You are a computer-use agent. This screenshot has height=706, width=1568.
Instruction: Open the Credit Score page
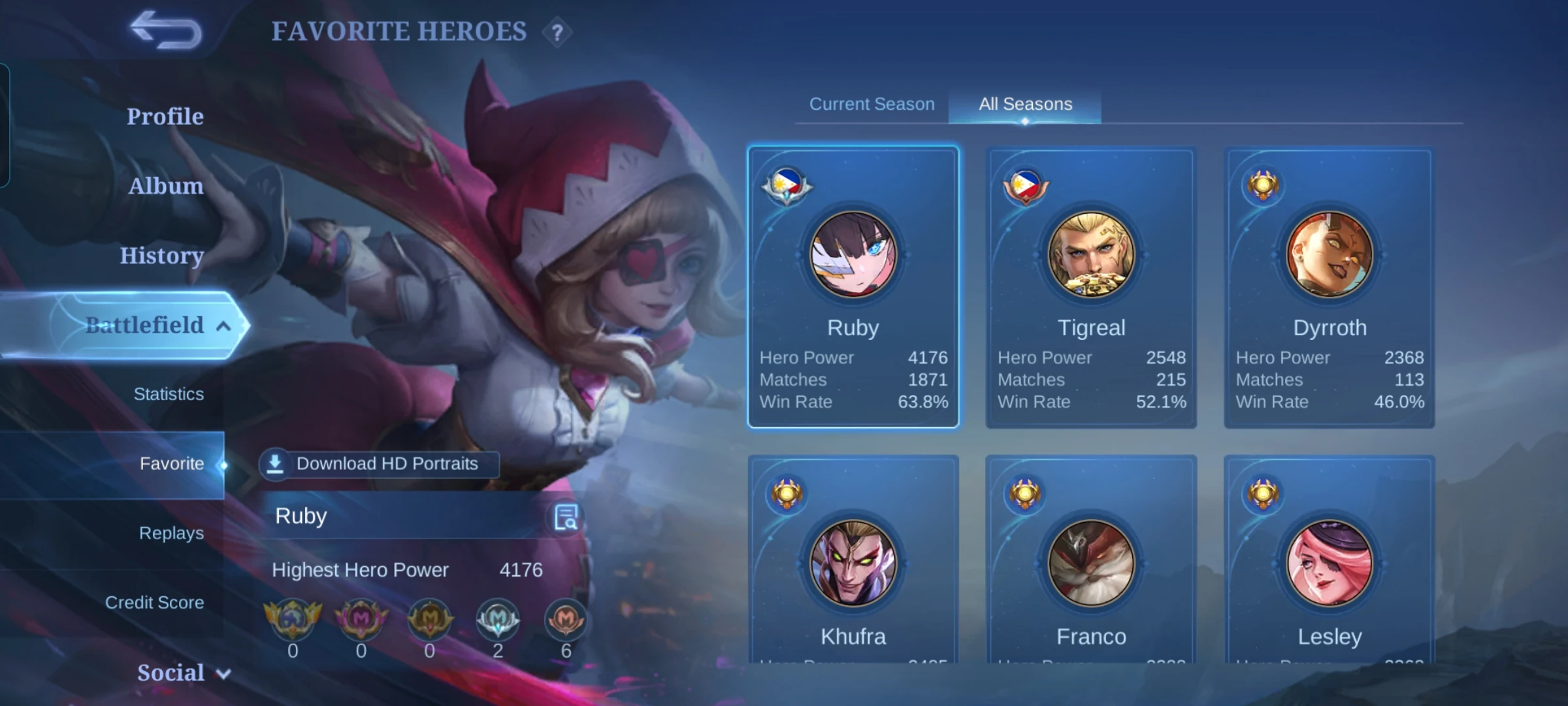(155, 601)
